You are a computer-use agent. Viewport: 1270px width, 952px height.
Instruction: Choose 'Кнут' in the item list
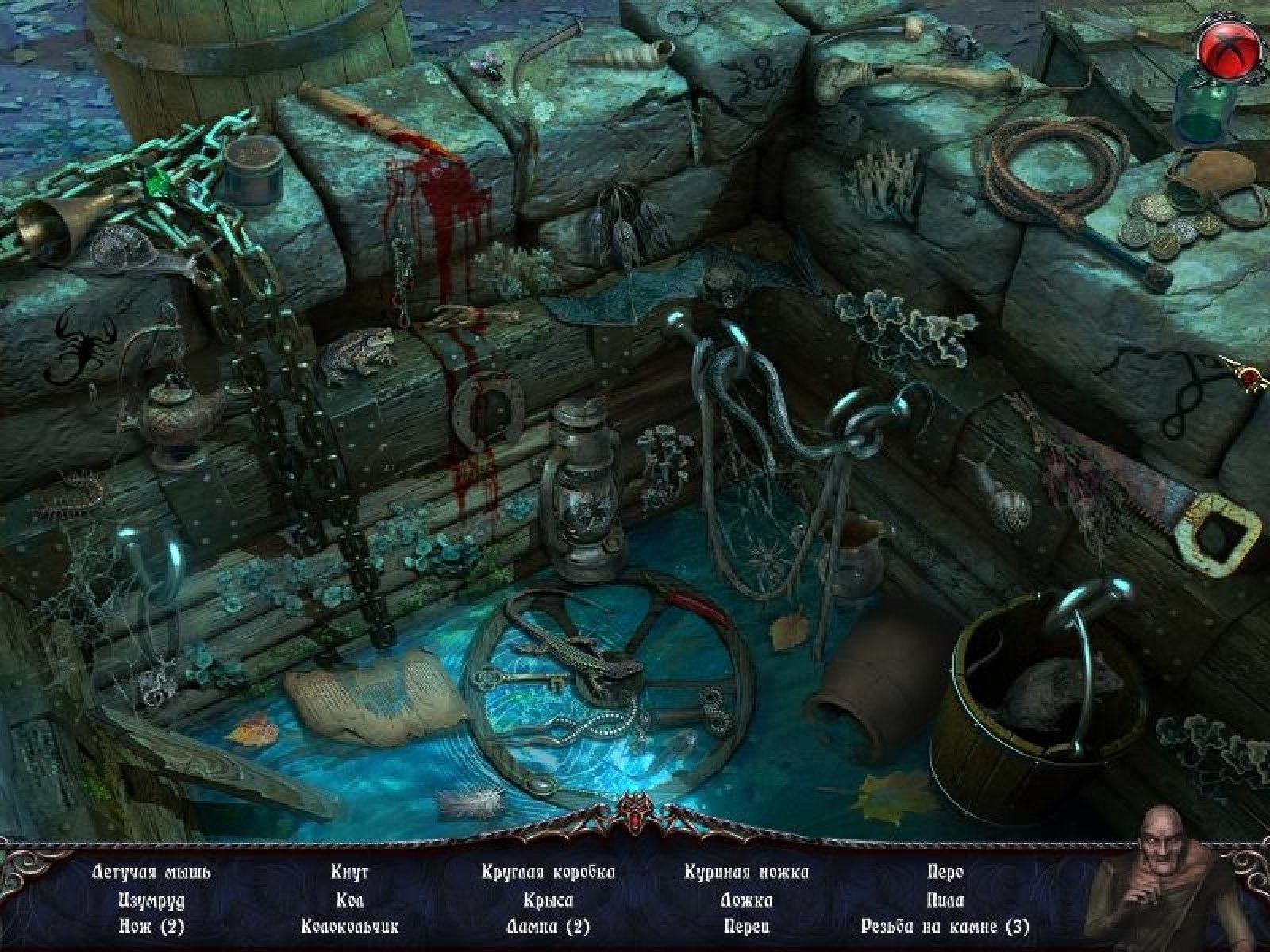pyautogui.click(x=349, y=873)
